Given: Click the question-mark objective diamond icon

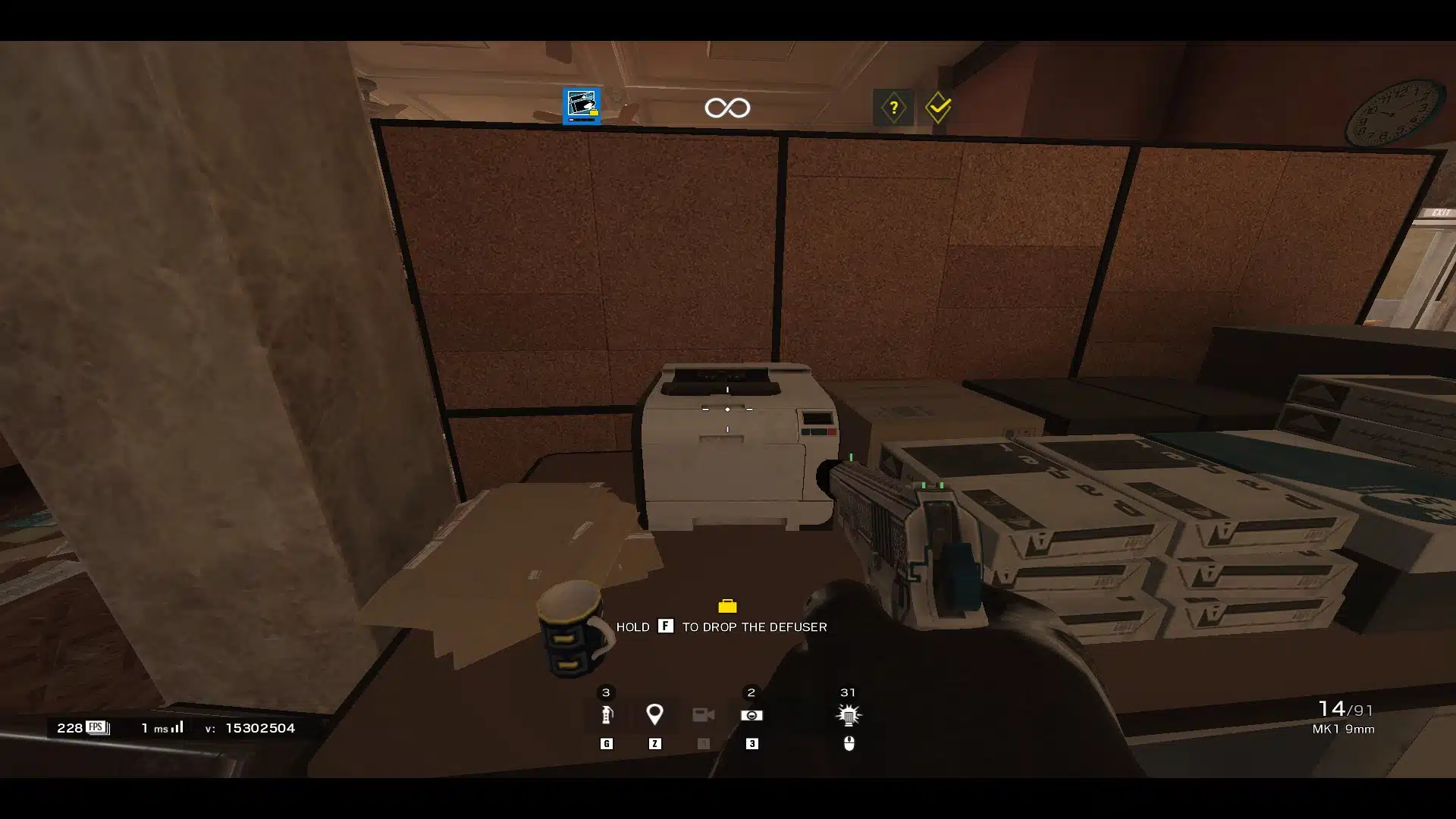Looking at the screenshot, I should [895, 108].
